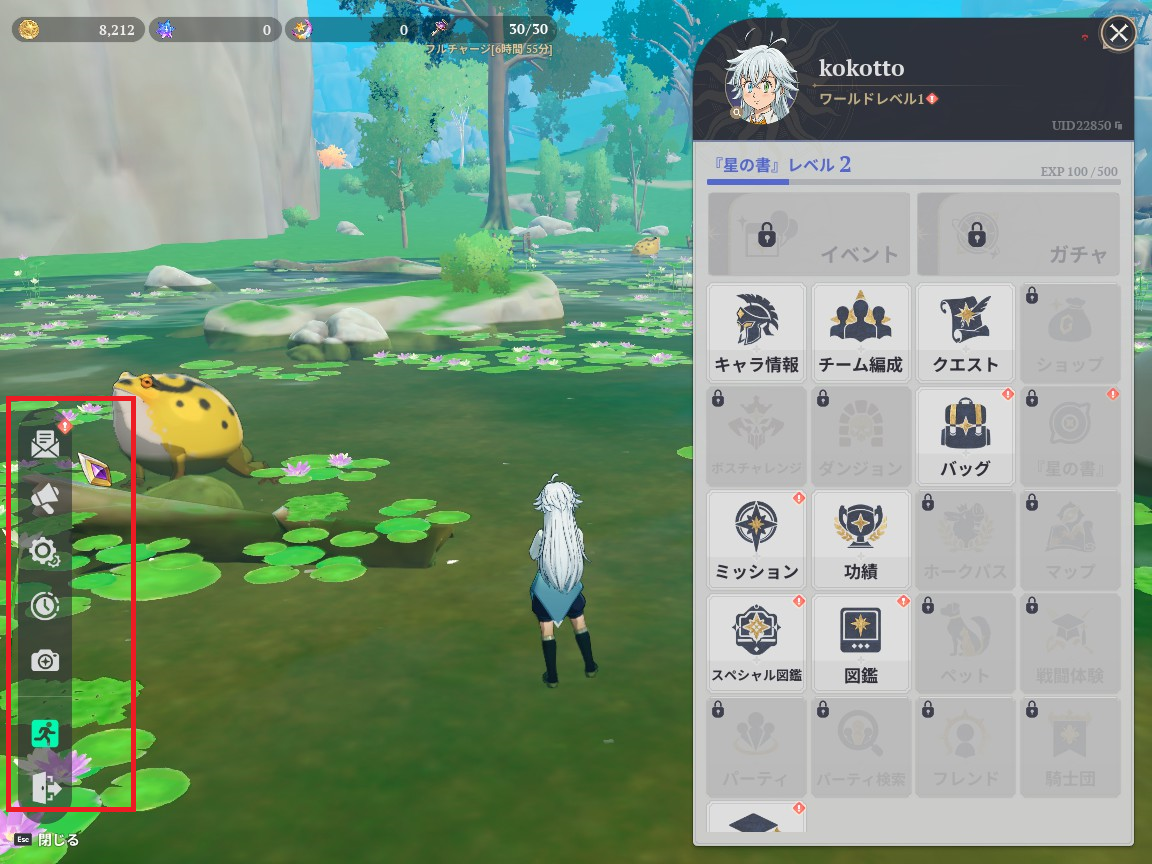Open the ミッション missions menu
Screen dimensions: 1152x864
click(757, 540)
